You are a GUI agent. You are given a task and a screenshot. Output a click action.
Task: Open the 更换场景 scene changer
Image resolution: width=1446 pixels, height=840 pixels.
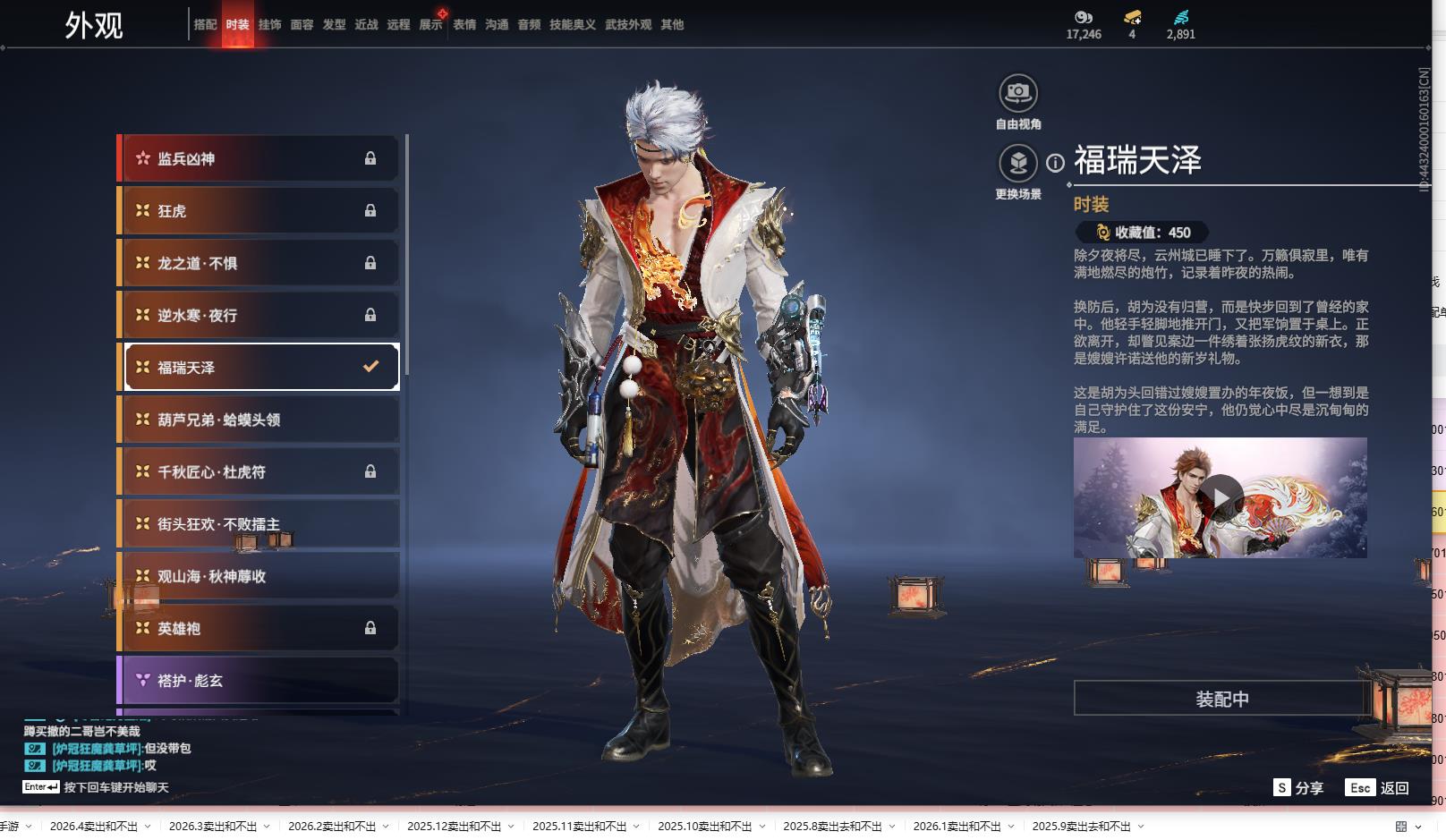pos(1017,163)
